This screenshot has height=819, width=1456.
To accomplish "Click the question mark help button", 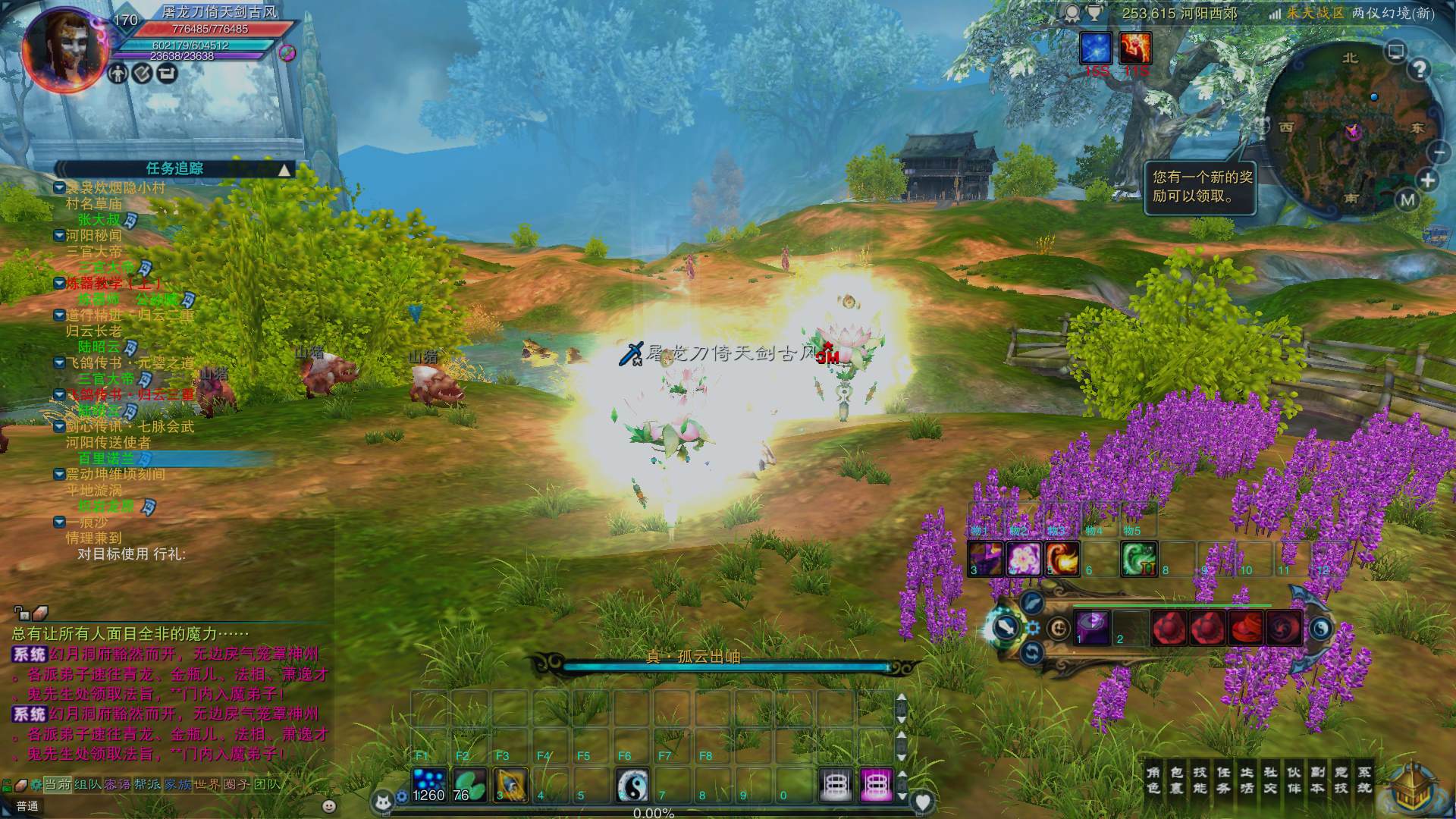I will (1419, 70).
